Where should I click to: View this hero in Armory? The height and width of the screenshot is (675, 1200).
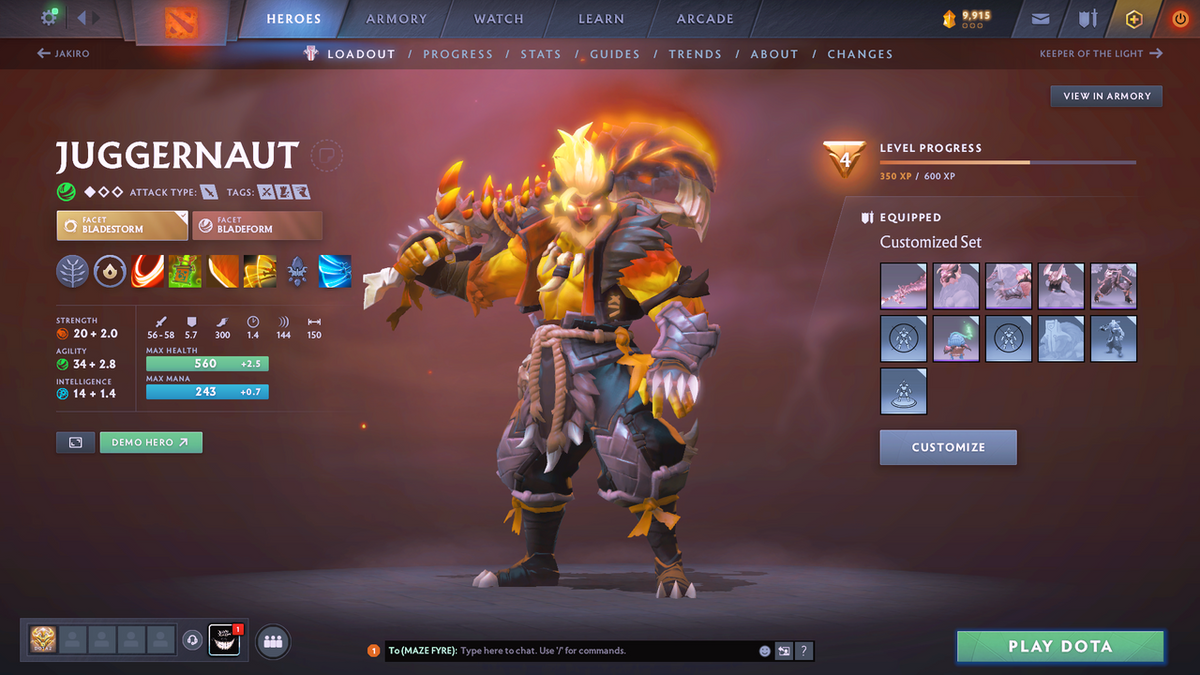1106,96
